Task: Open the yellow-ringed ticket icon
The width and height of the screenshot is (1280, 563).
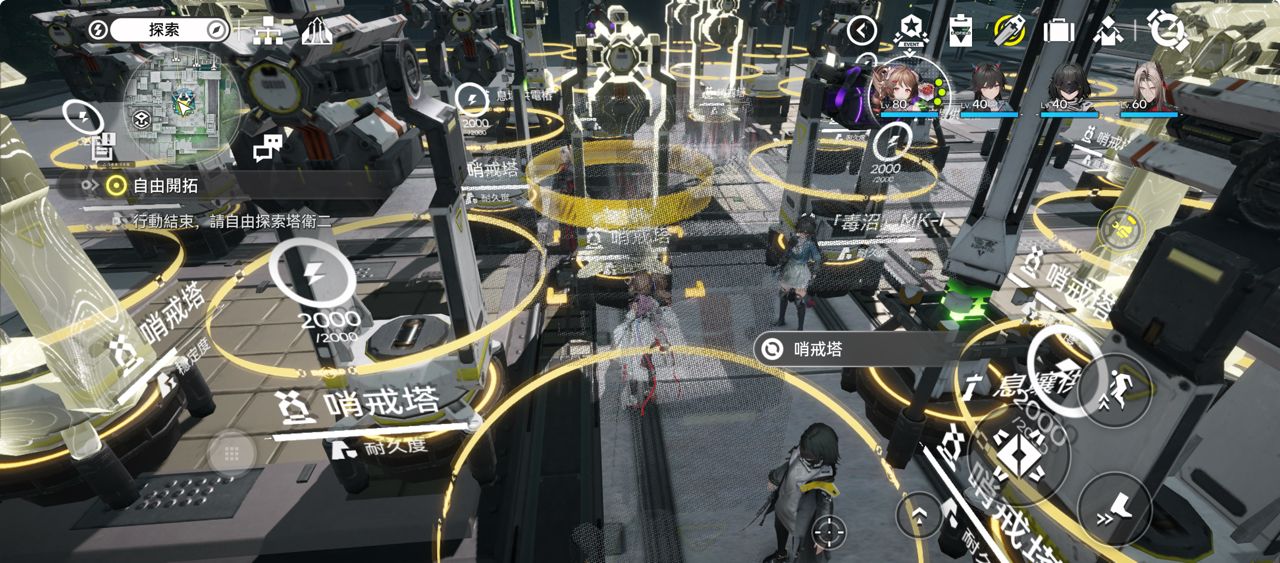Action: click(x=1010, y=30)
